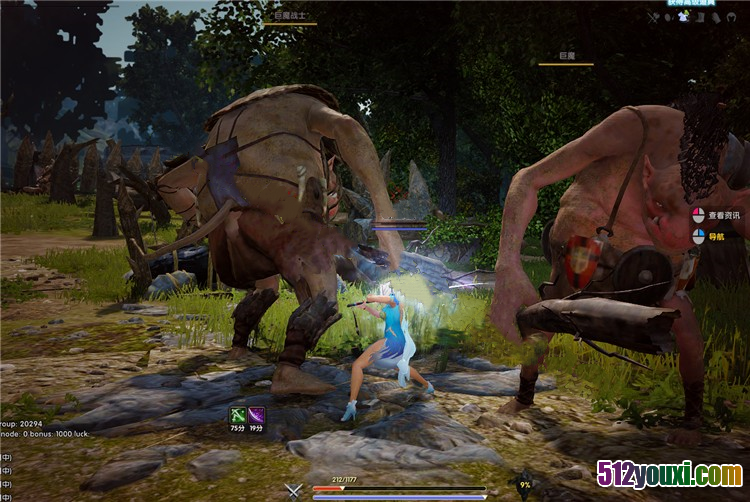Click the crossed swords icon beside the health bar

click(293, 490)
